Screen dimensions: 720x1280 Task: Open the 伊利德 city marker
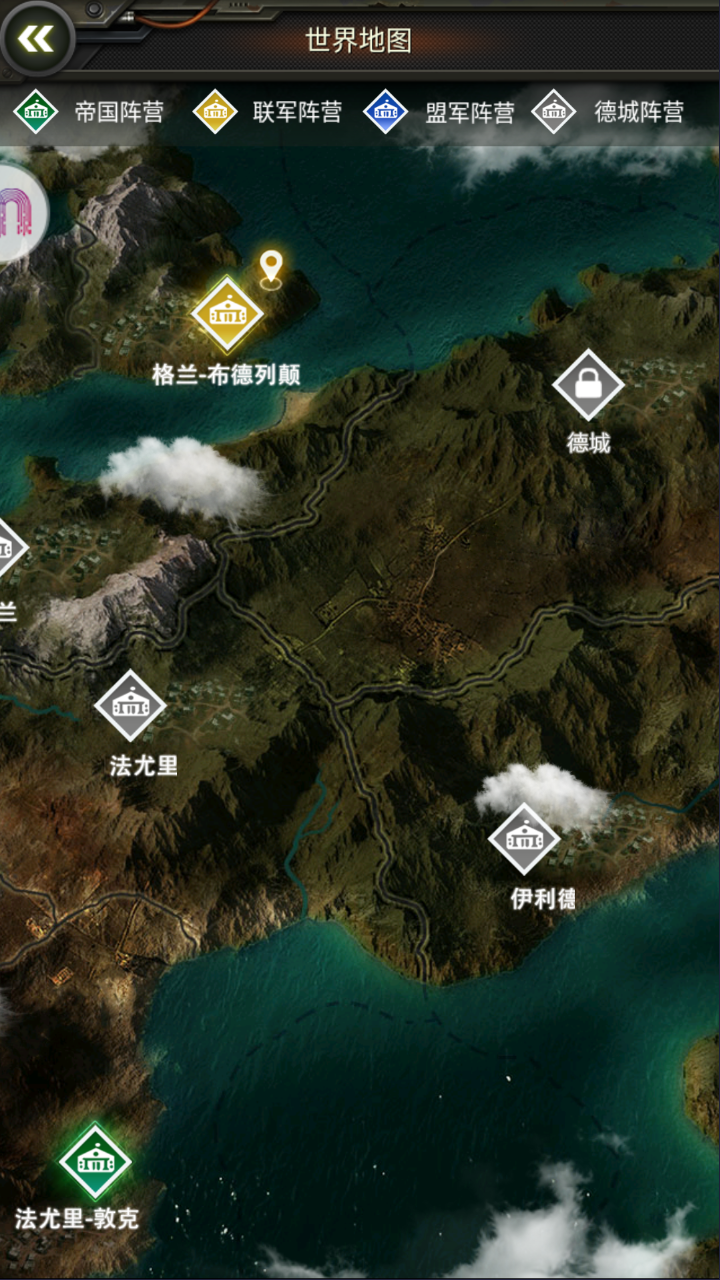point(524,839)
